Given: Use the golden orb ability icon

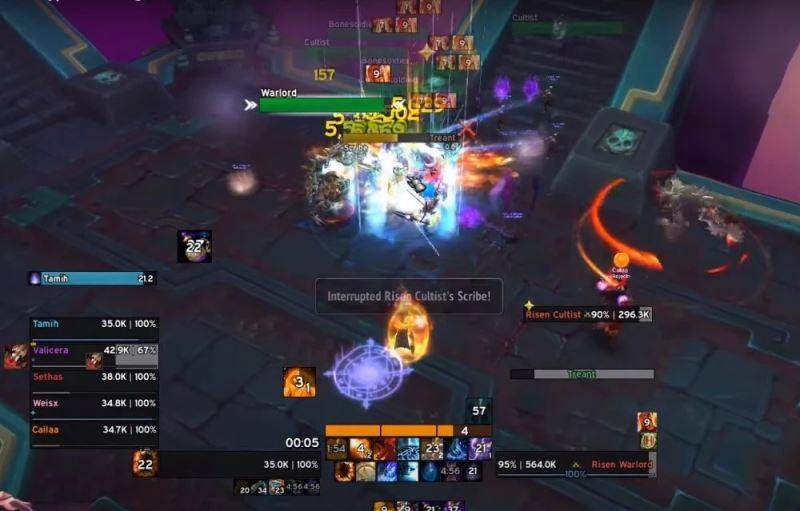Looking at the screenshot, I should pyautogui.click(x=365, y=471).
